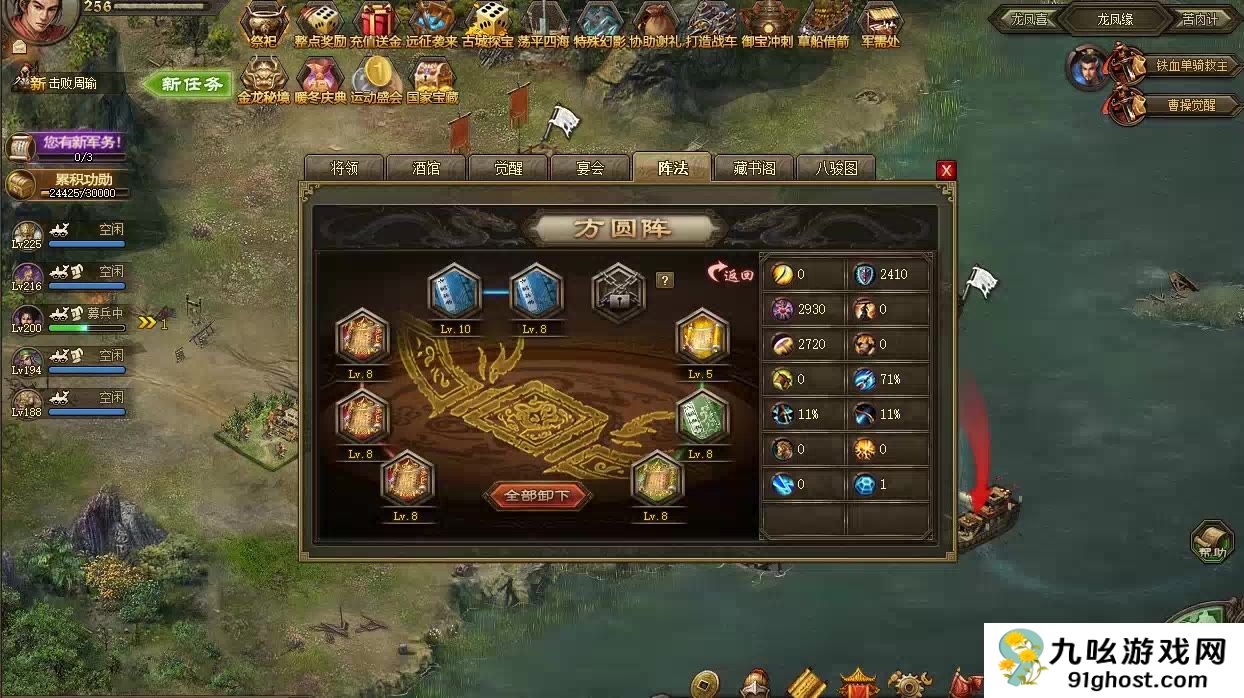Close the formation window with red X
The width and height of the screenshot is (1244, 698).
click(x=946, y=170)
